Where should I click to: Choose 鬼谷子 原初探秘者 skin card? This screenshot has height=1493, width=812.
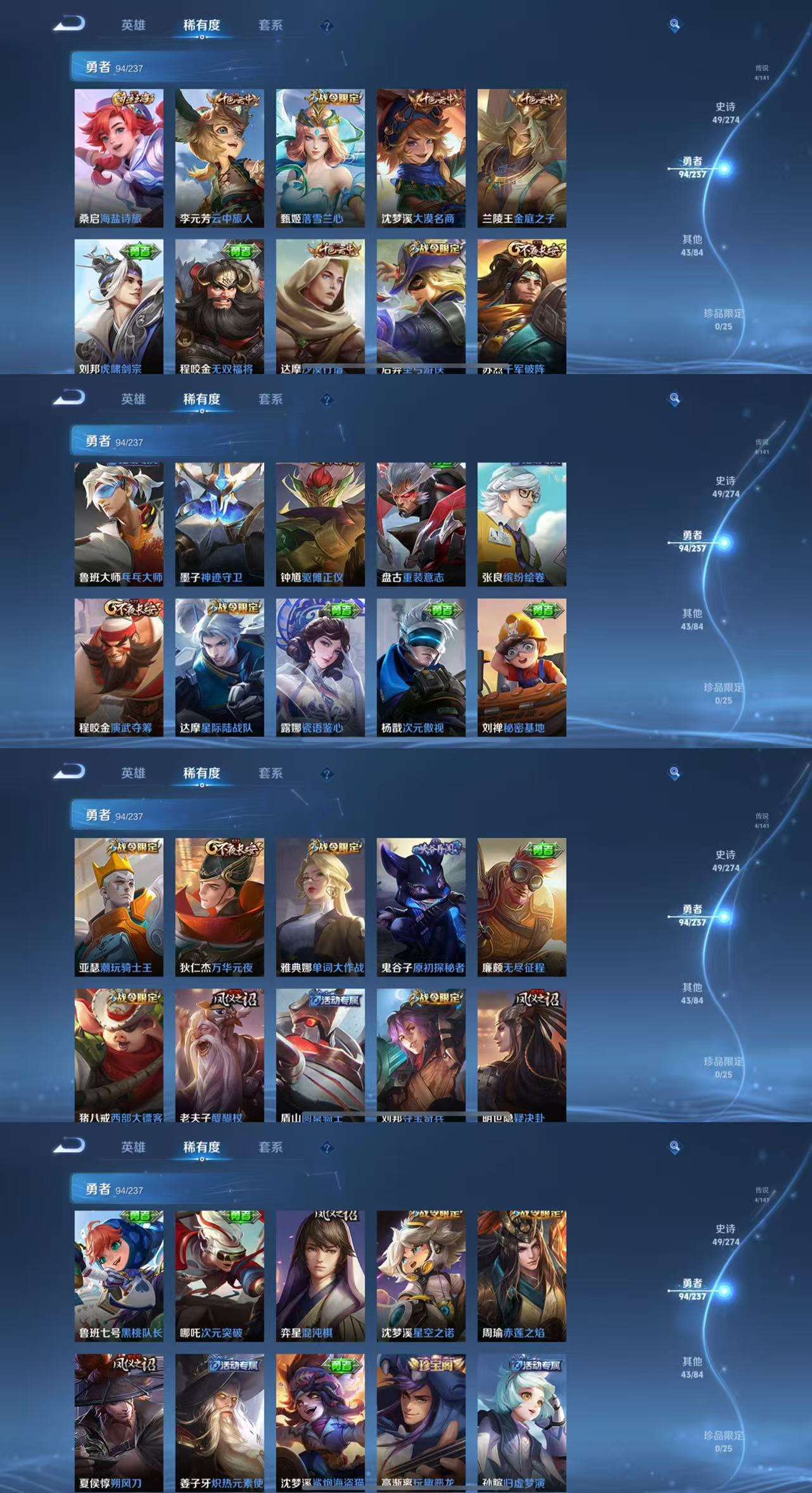point(421,907)
